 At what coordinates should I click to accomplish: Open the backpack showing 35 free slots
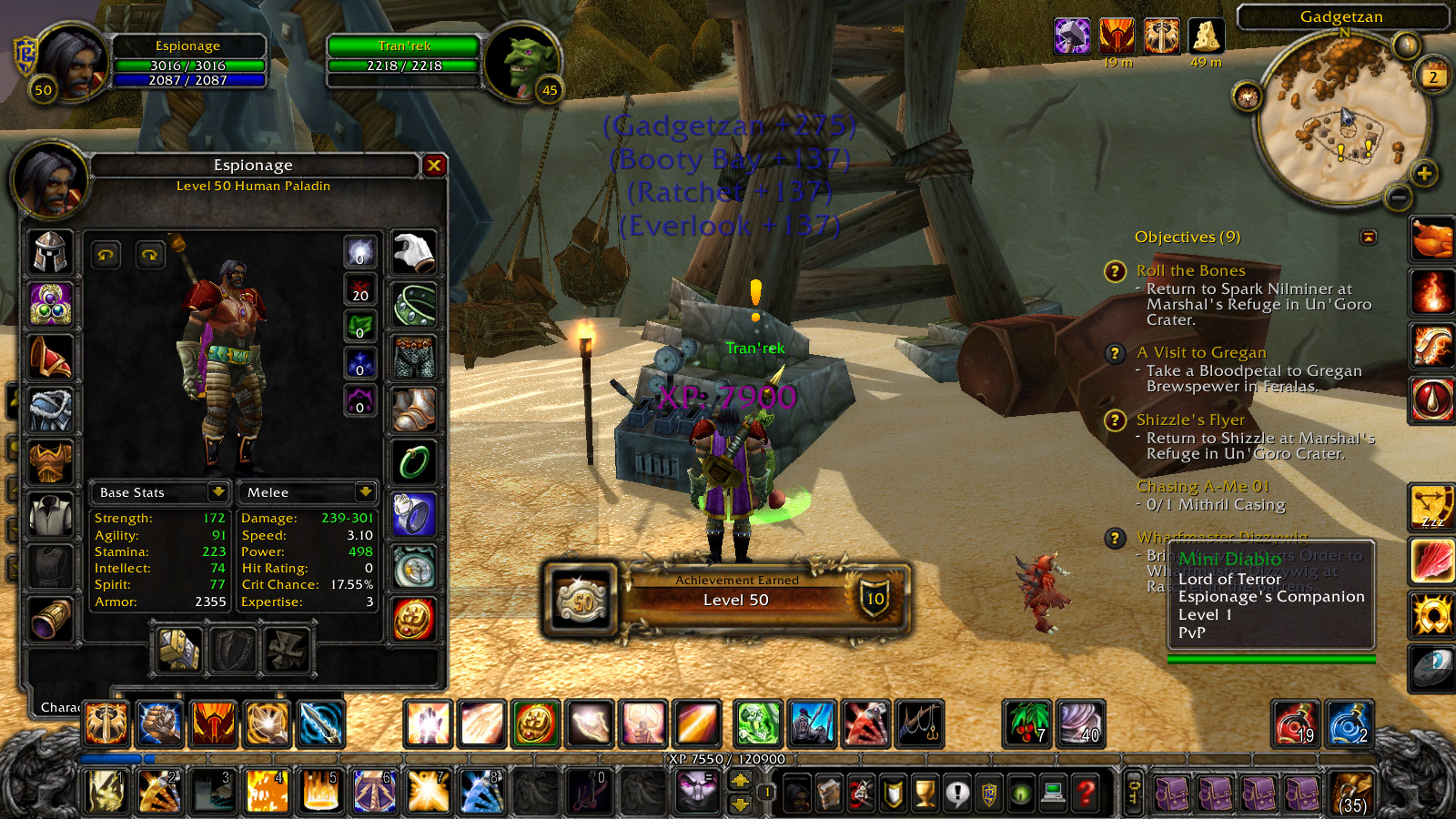(x=1351, y=792)
